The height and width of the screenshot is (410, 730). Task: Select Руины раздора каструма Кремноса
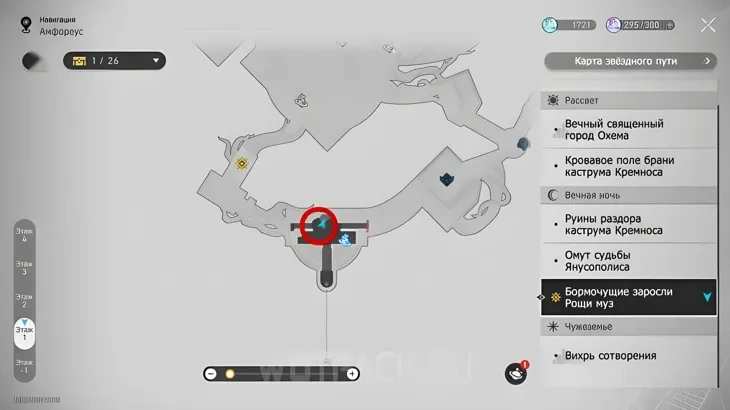tap(614, 224)
